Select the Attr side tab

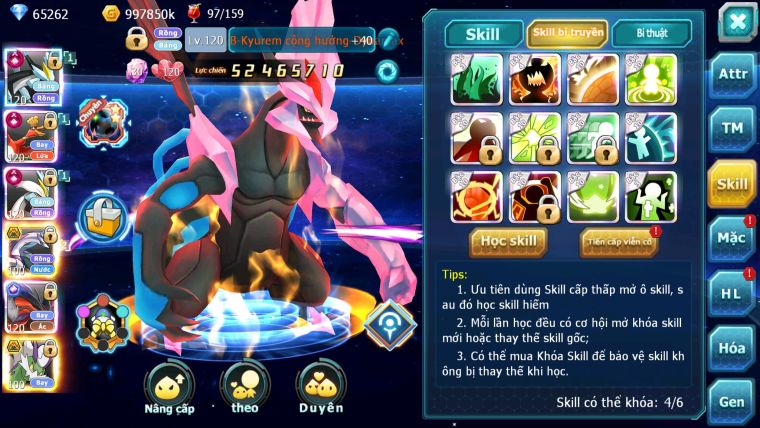pos(732,74)
